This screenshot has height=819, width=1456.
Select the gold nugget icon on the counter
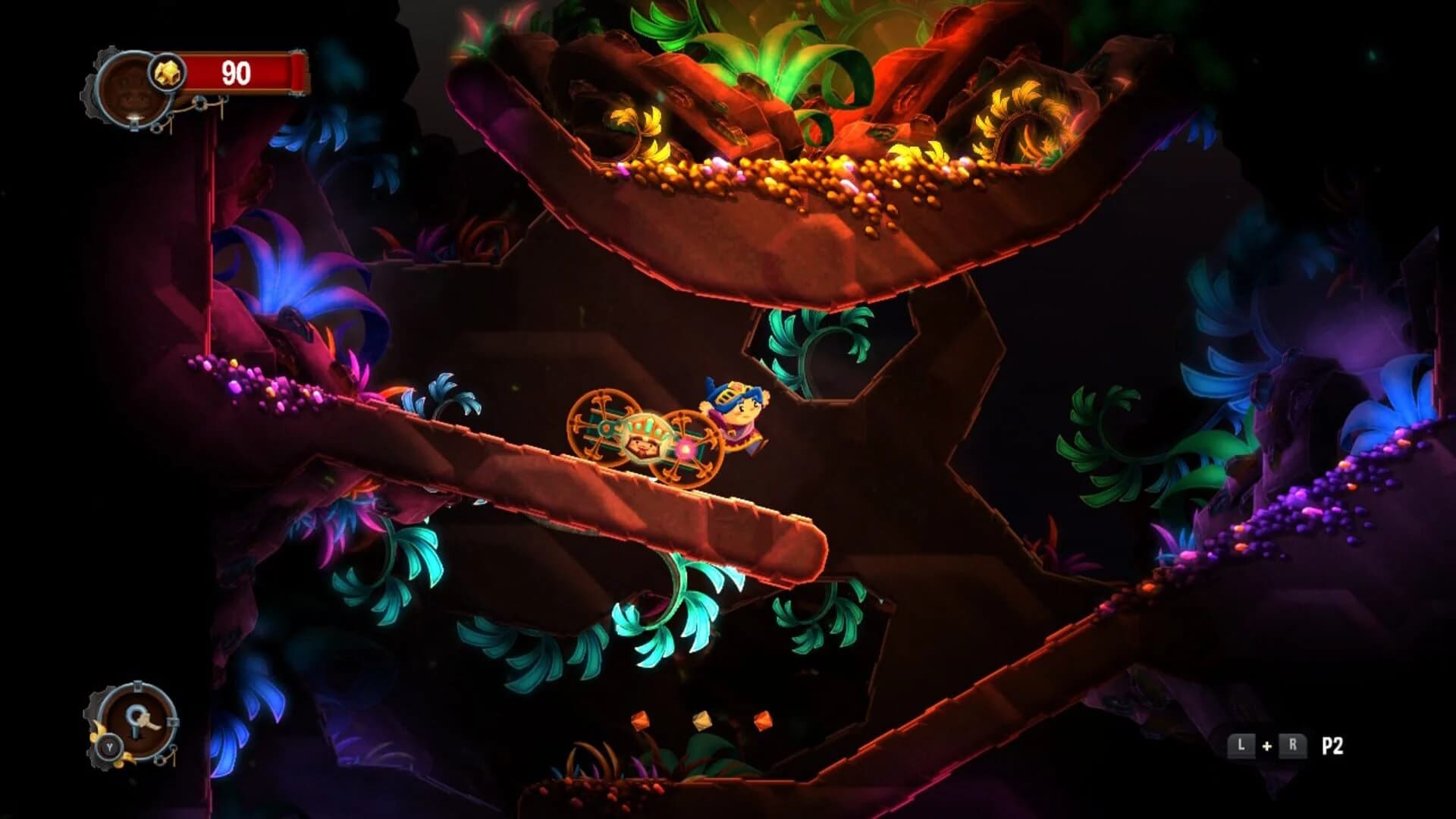pos(168,73)
